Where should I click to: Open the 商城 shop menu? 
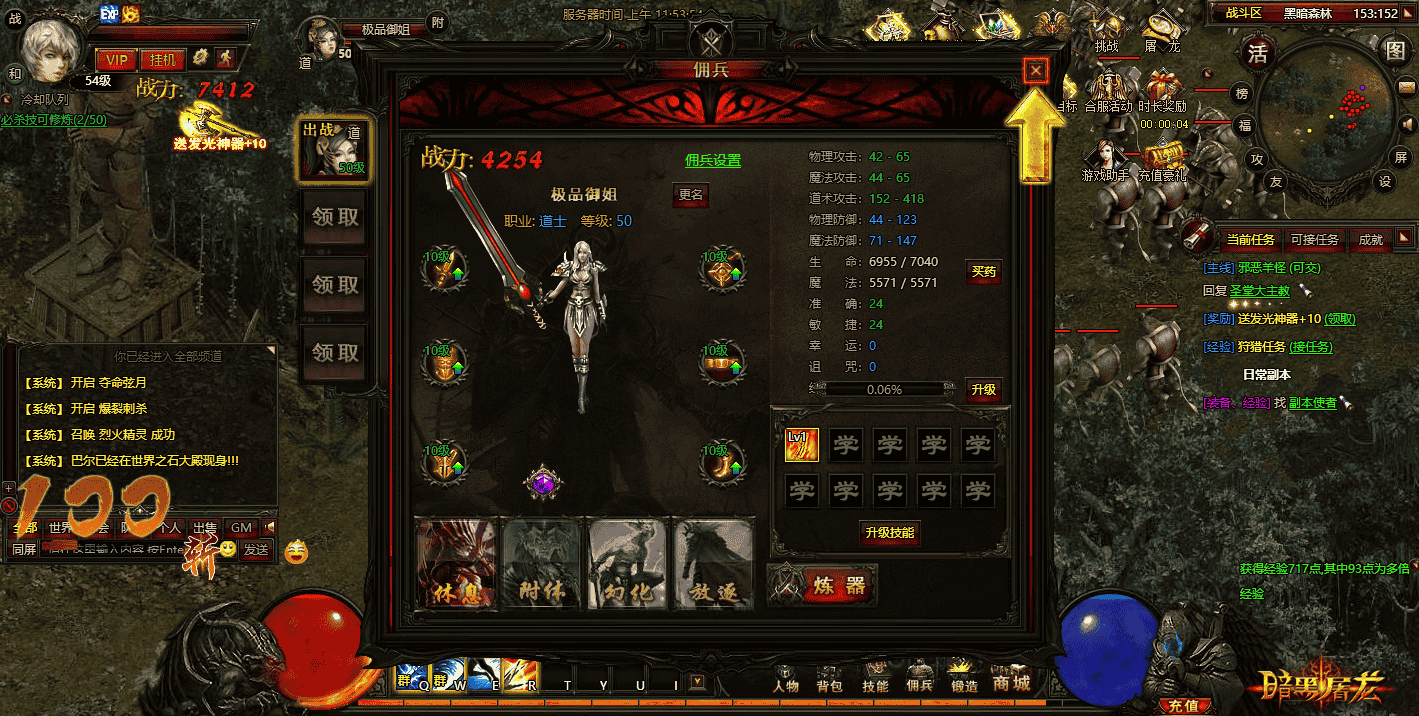(1011, 684)
